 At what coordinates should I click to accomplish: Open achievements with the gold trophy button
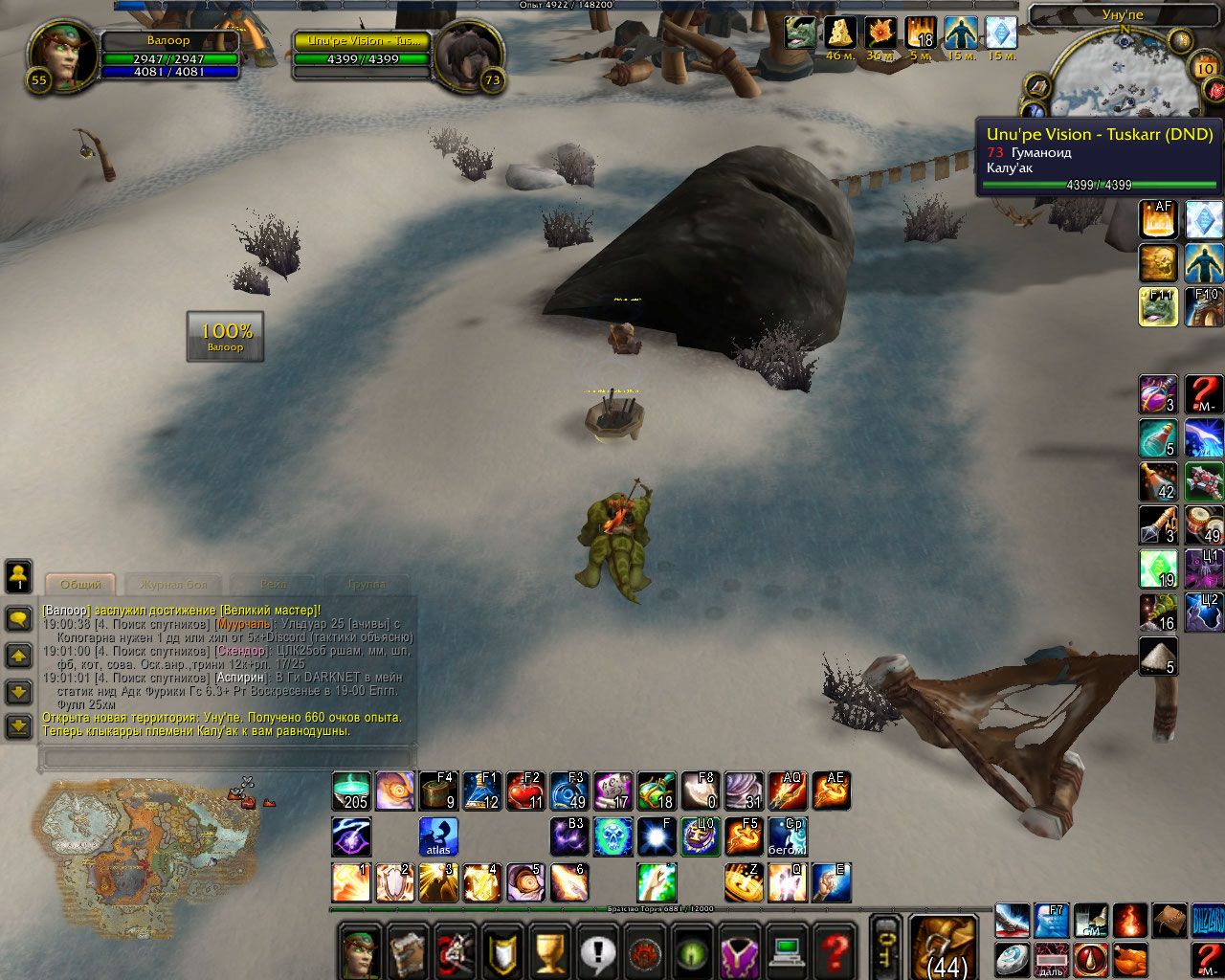click(551, 952)
